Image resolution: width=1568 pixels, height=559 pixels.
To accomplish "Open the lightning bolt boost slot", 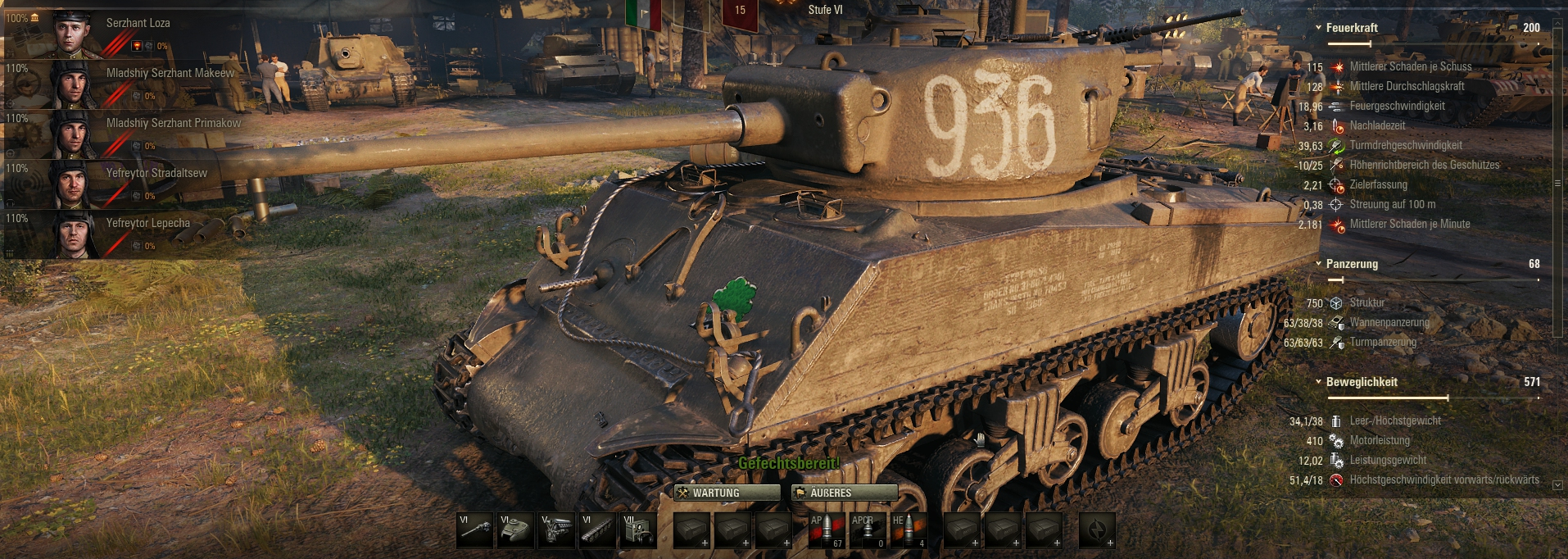I will click(1097, 530).
